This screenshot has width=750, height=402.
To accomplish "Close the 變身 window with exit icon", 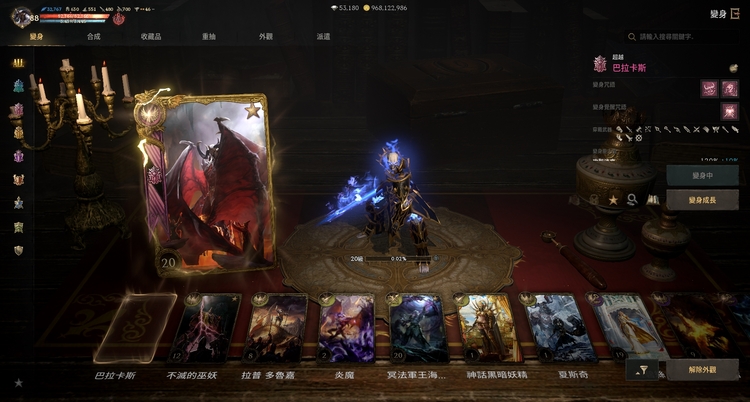I will [x=735, y=13].
